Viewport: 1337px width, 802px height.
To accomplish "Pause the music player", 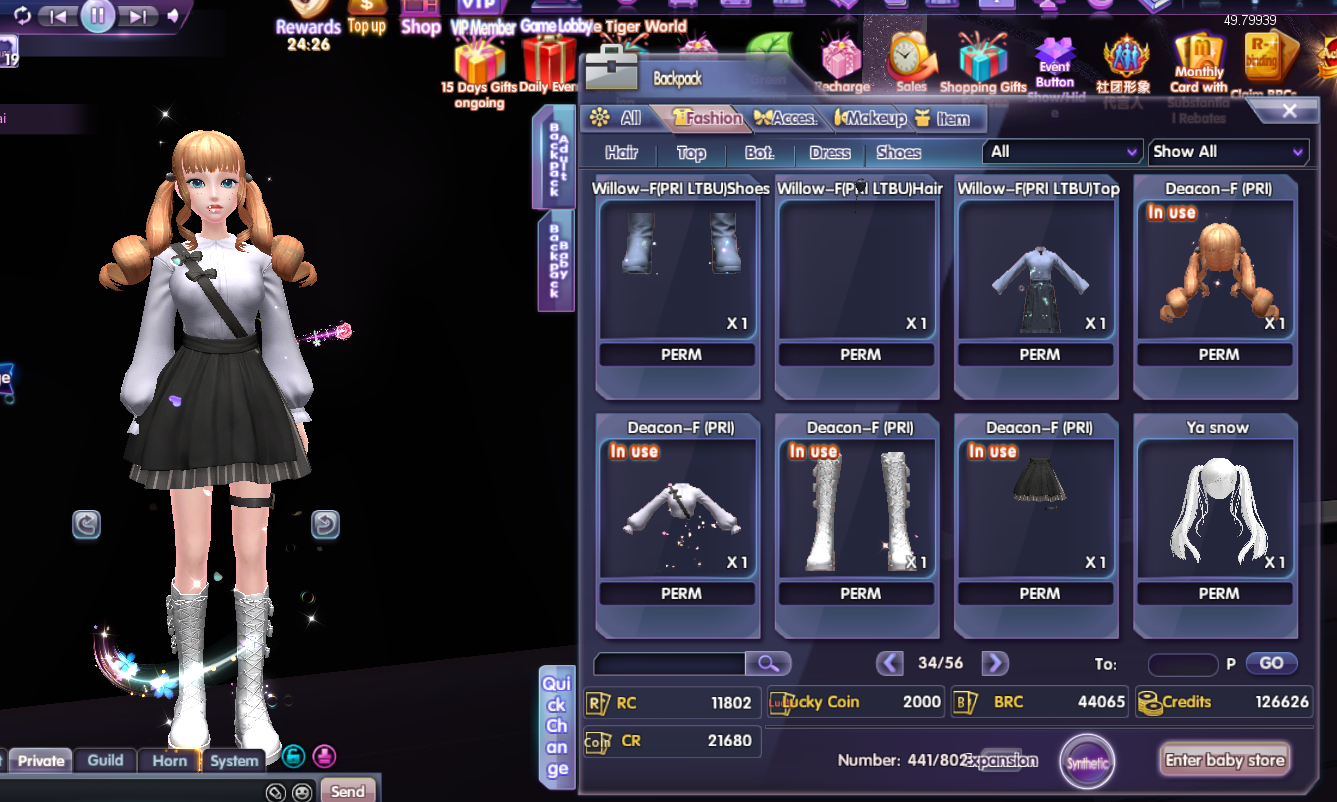I will [x=97, y=15].
